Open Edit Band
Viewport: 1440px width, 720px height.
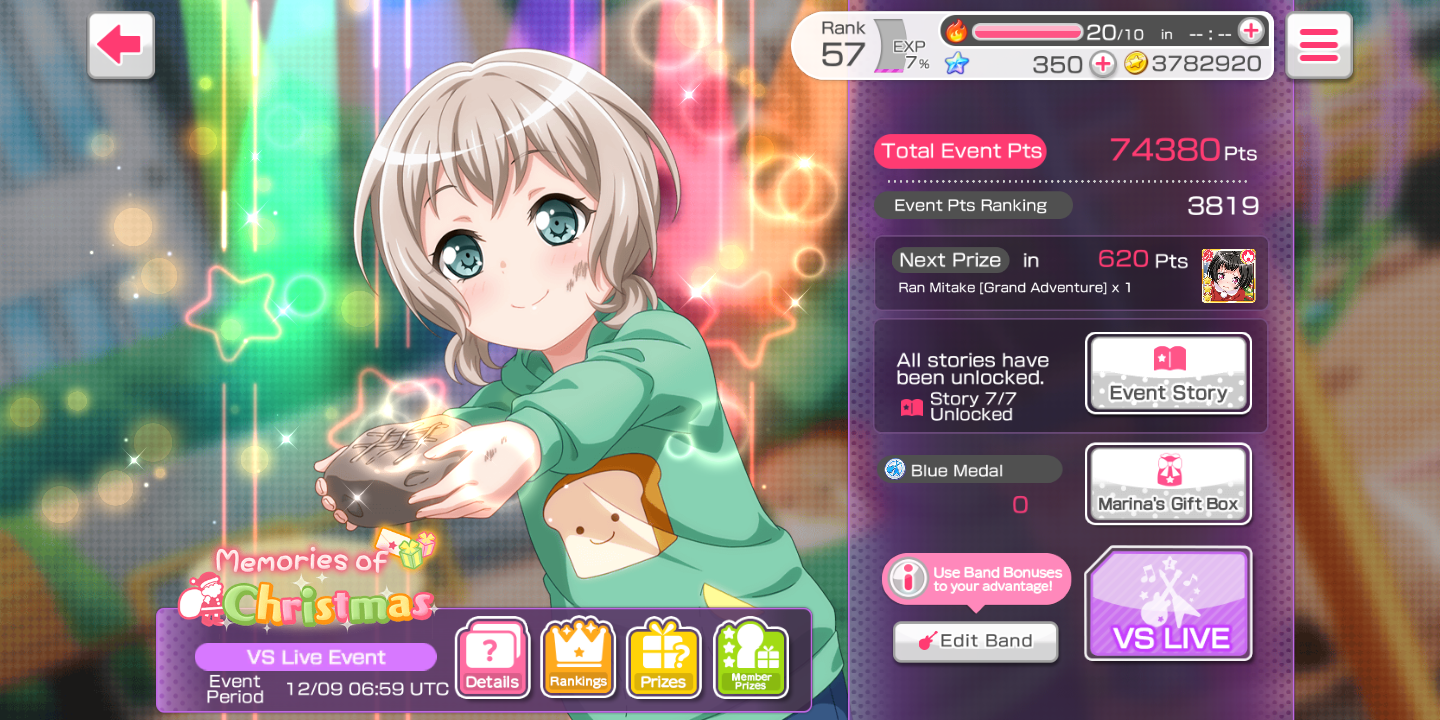click(975, 641)
